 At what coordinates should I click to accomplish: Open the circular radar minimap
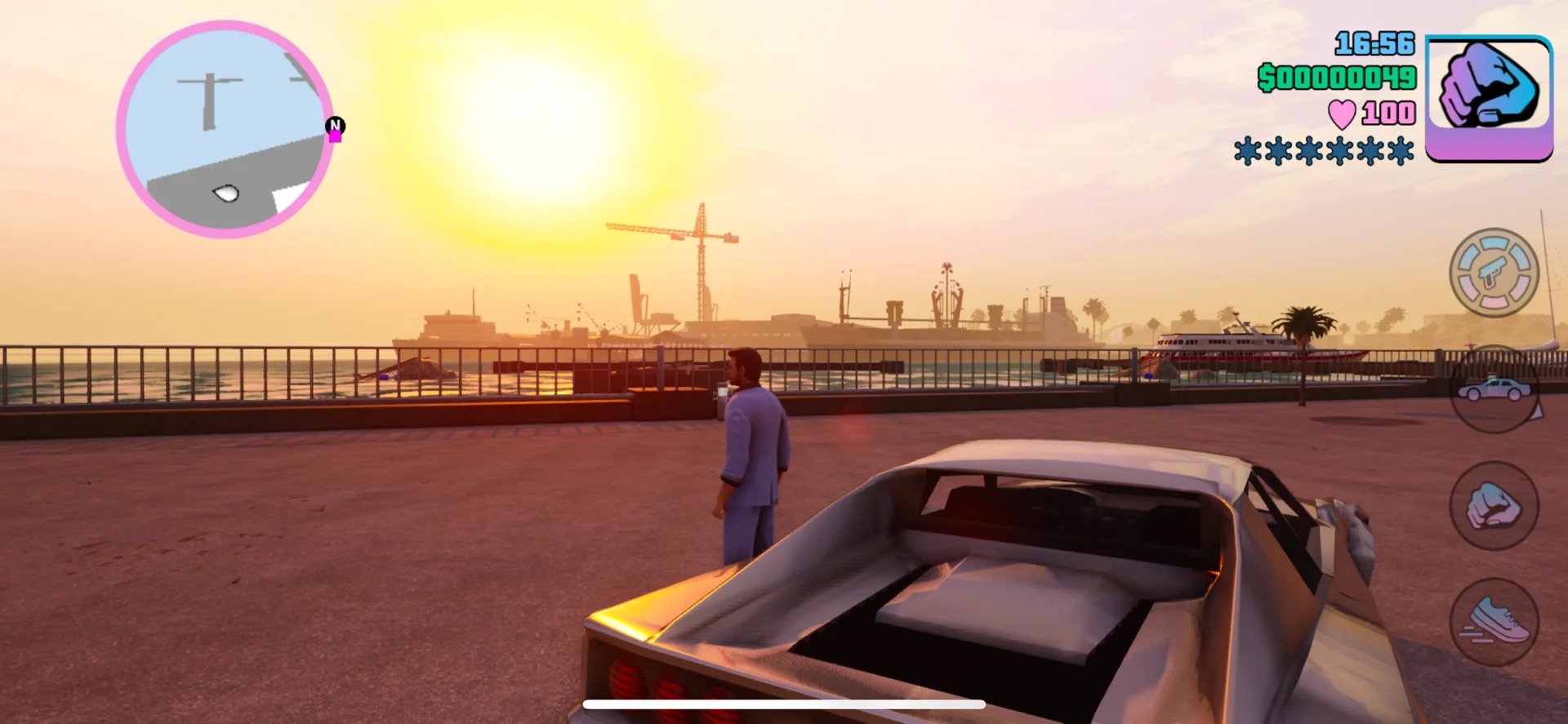pos(225,130)
